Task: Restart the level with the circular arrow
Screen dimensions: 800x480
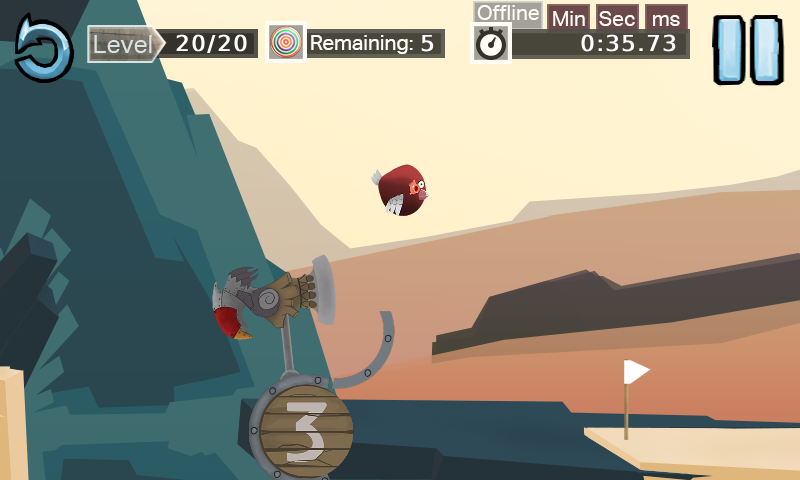Action: coord(43,47)
